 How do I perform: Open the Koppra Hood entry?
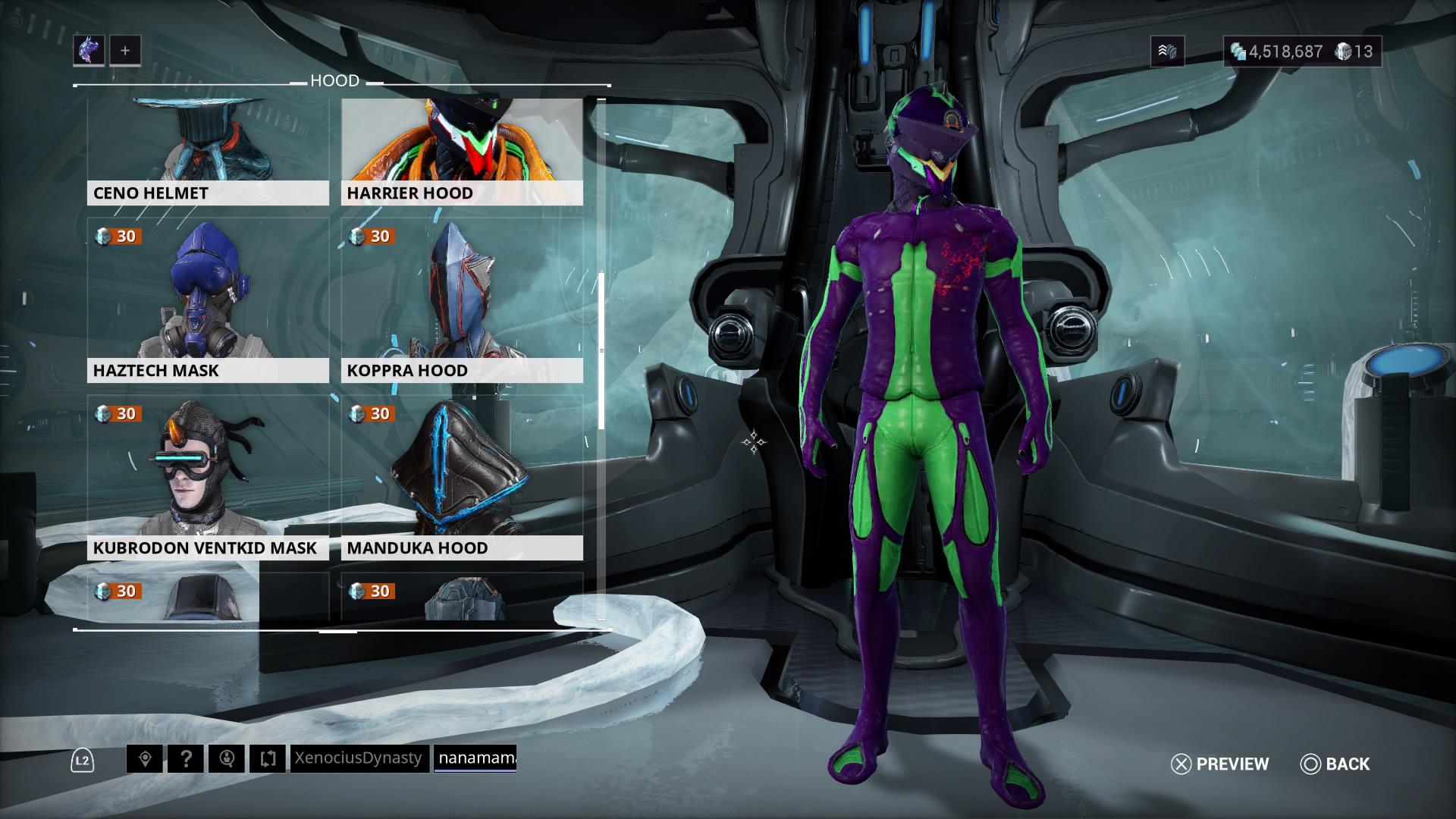coord(461,303)
